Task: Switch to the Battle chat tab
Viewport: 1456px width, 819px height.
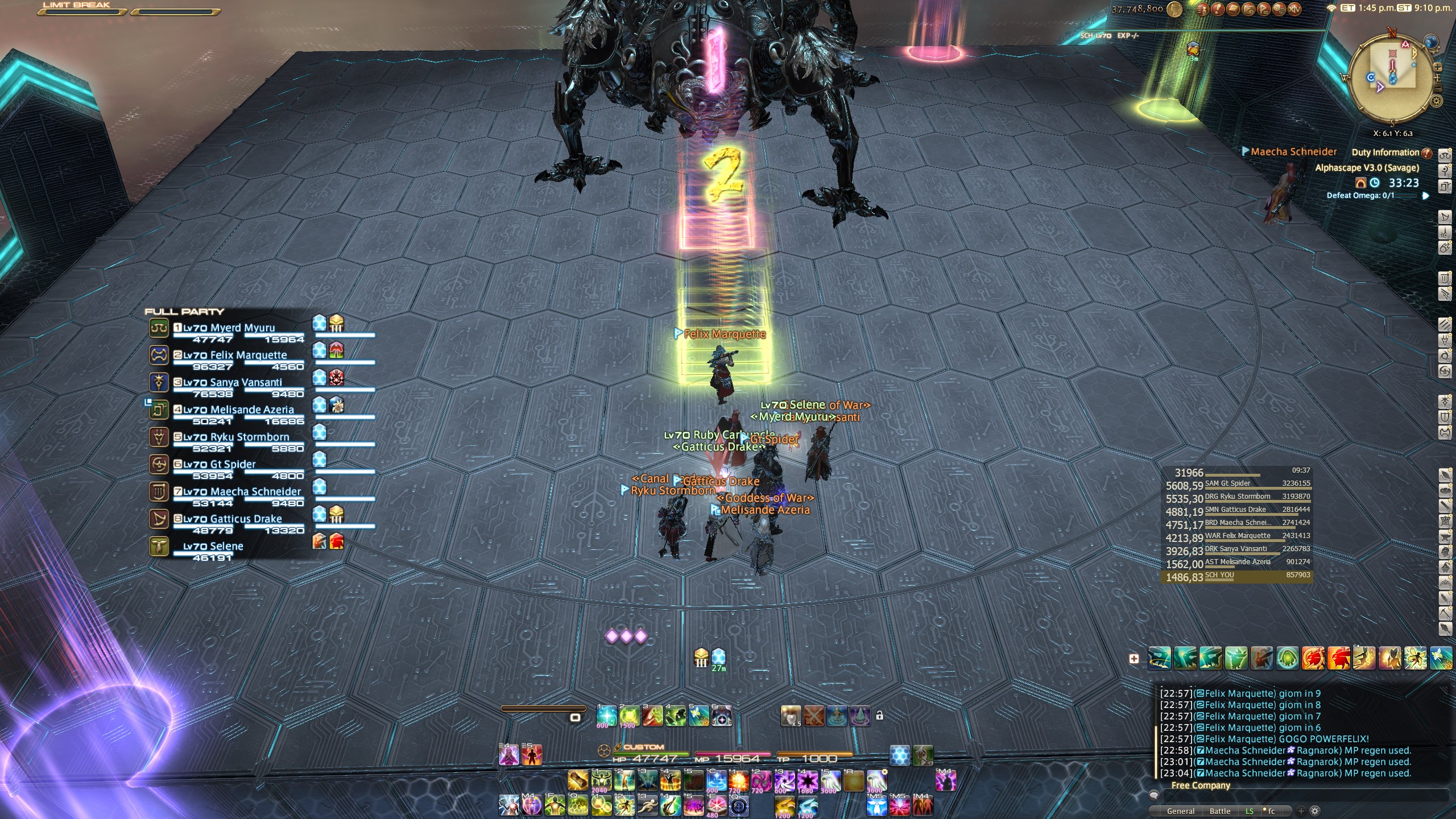Action: (x=1219, y=811)
